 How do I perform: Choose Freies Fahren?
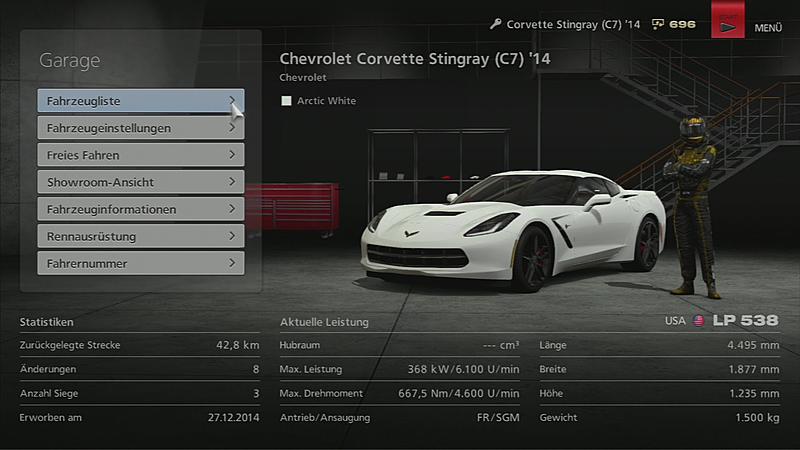pyautogui.click(x=140, y=155)
